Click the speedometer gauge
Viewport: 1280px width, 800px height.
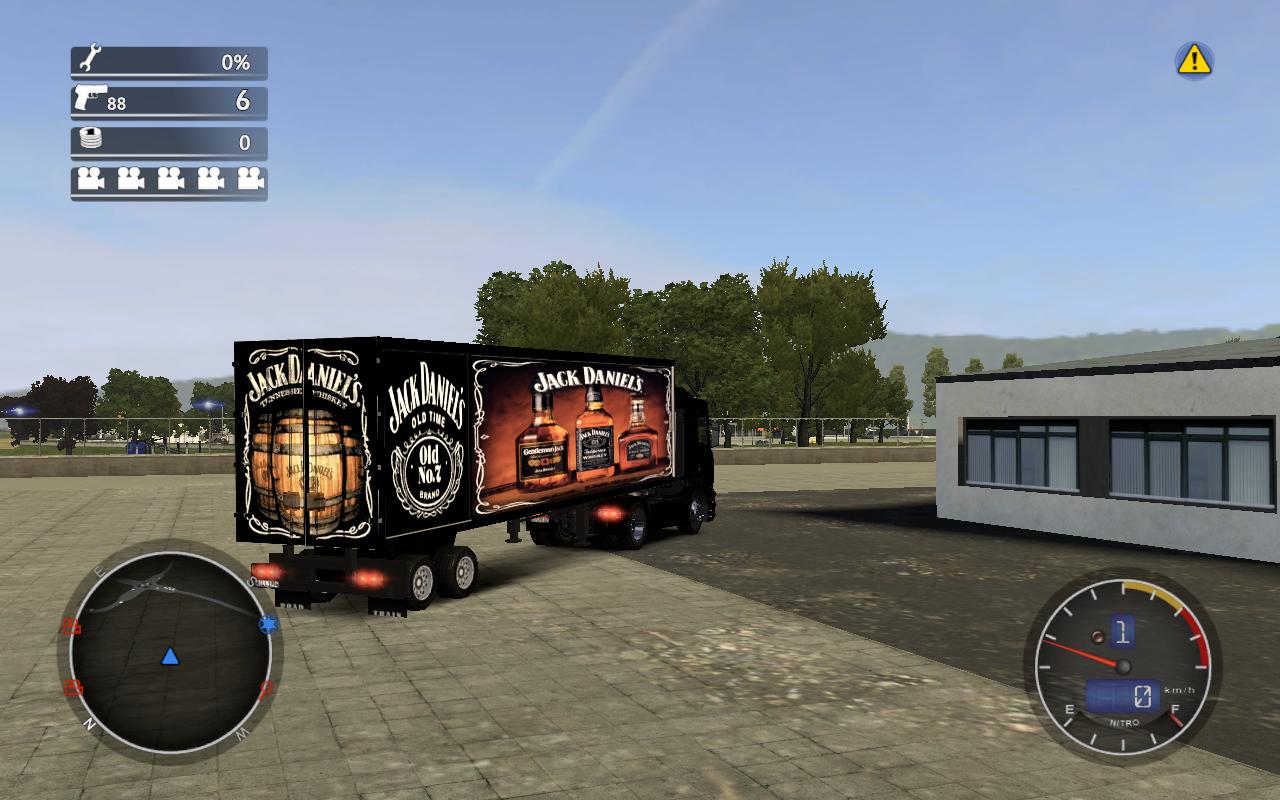click(1122, 667)
